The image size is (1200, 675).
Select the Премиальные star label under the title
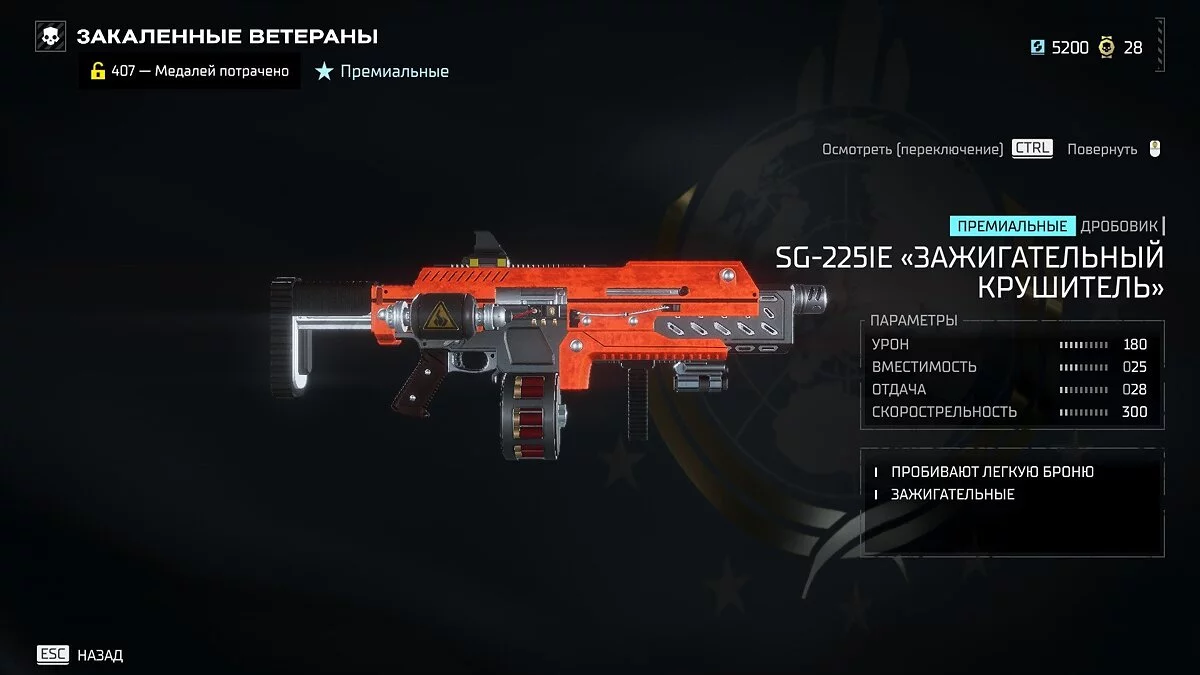pyautogui.click(x=383, y=71)
